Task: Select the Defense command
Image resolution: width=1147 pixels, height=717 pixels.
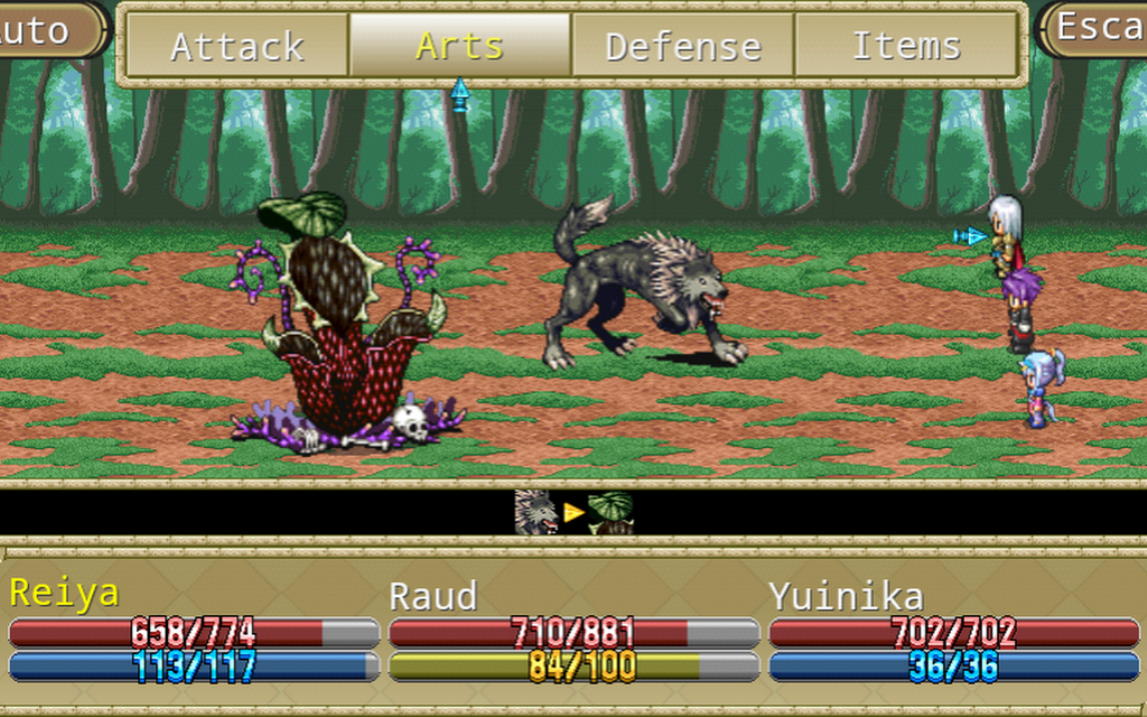Action: click(683, 46)
